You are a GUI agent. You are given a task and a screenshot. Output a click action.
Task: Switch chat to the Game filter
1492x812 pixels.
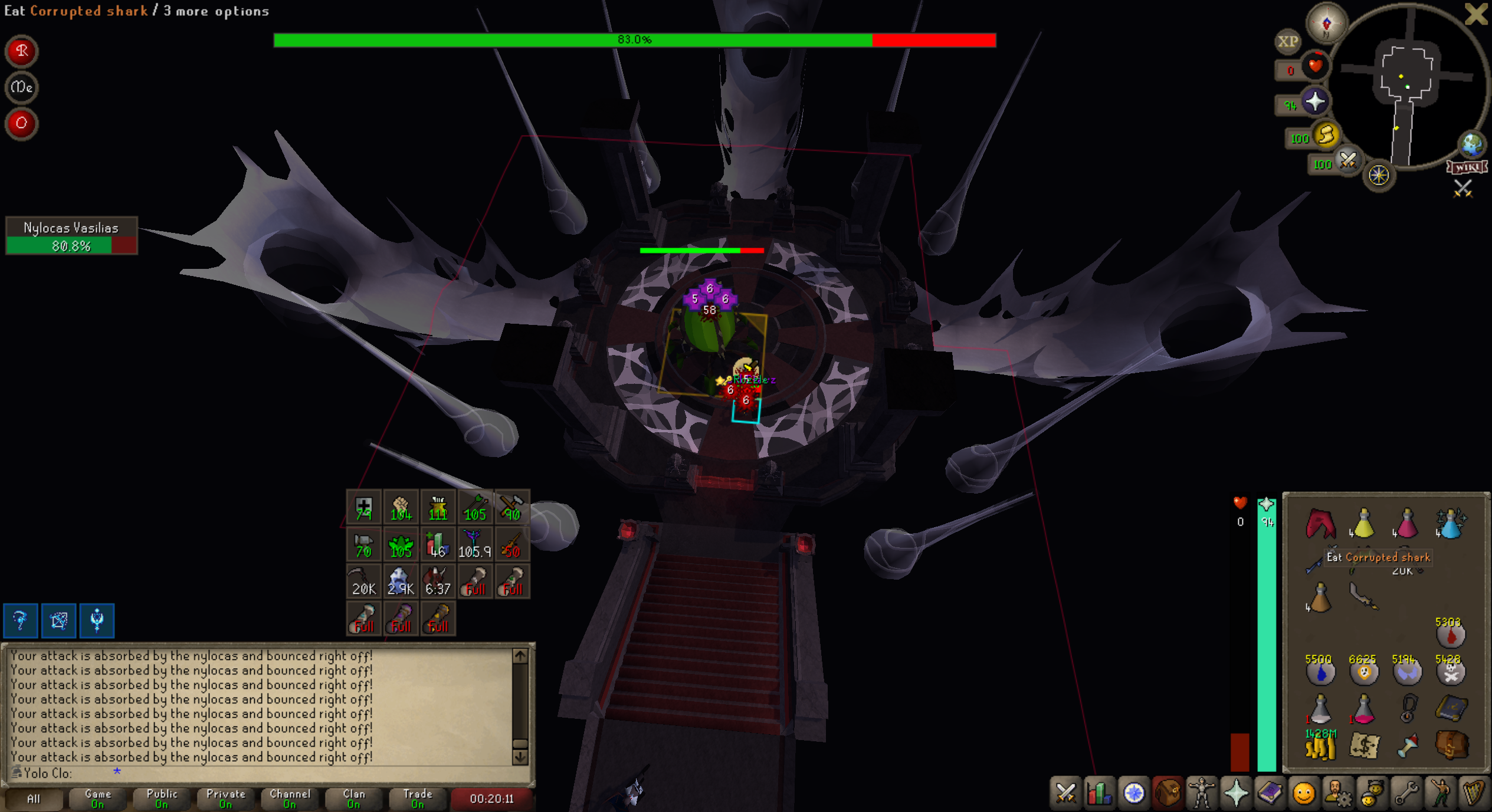tap(97, 798)
